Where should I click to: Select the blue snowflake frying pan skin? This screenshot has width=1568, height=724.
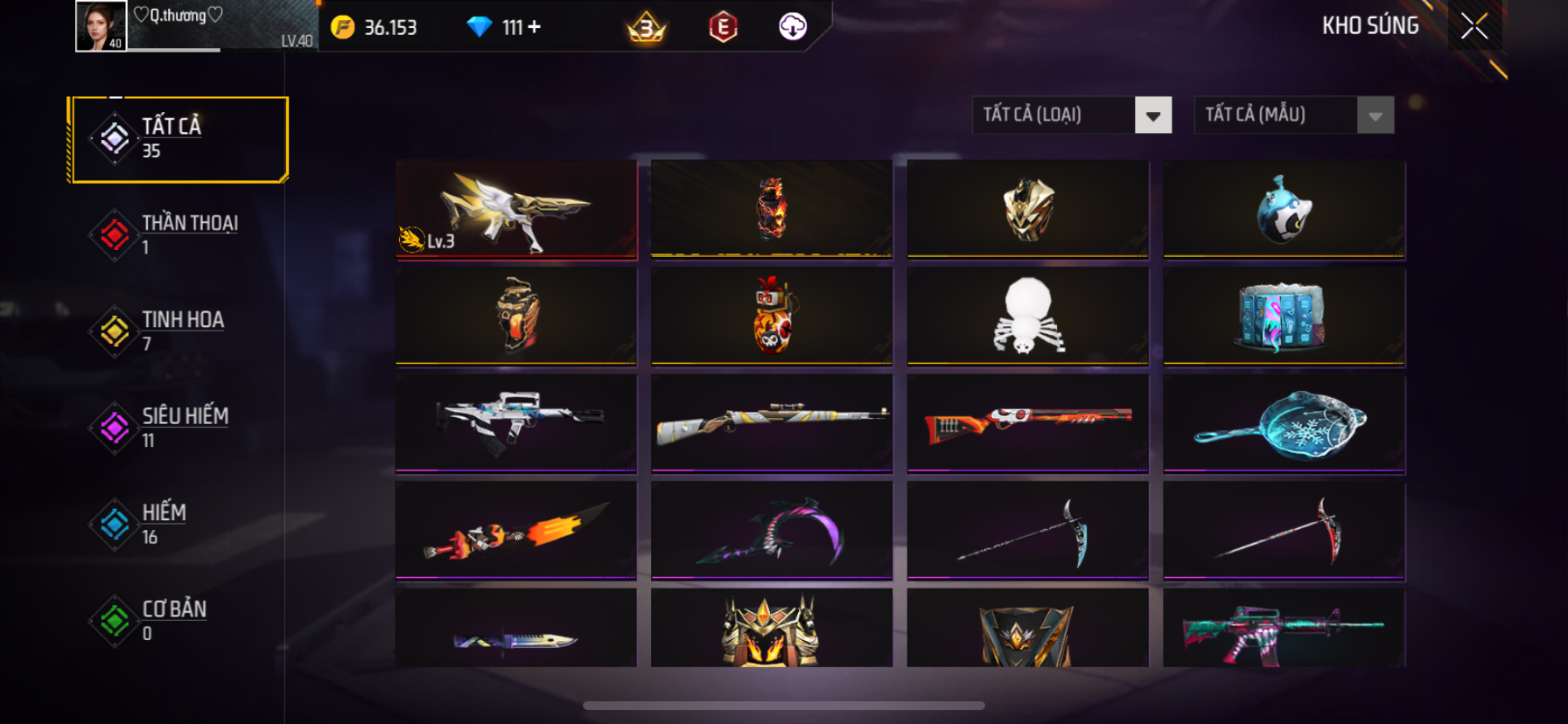tap(1284, 424)
